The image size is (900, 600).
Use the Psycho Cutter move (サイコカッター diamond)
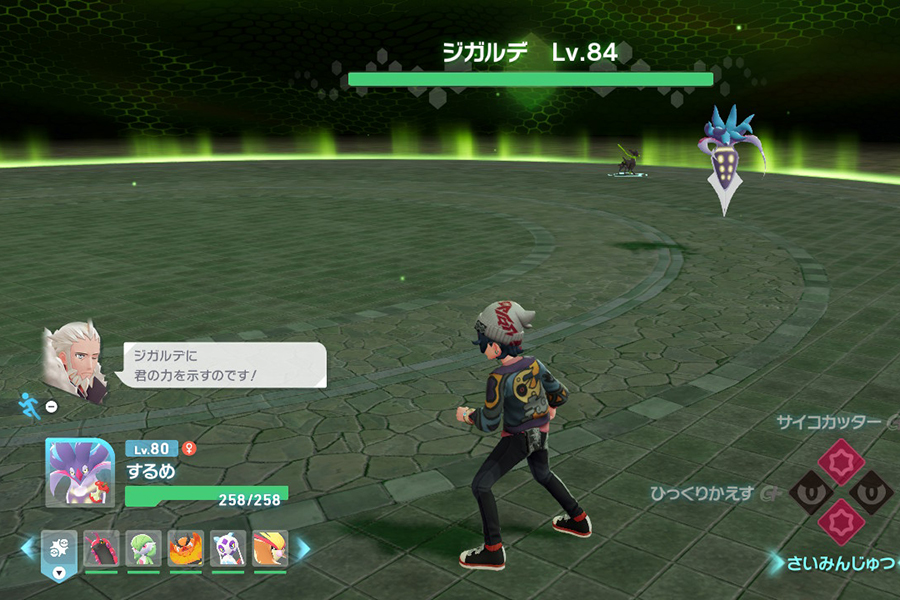click(x=840, y=461)
